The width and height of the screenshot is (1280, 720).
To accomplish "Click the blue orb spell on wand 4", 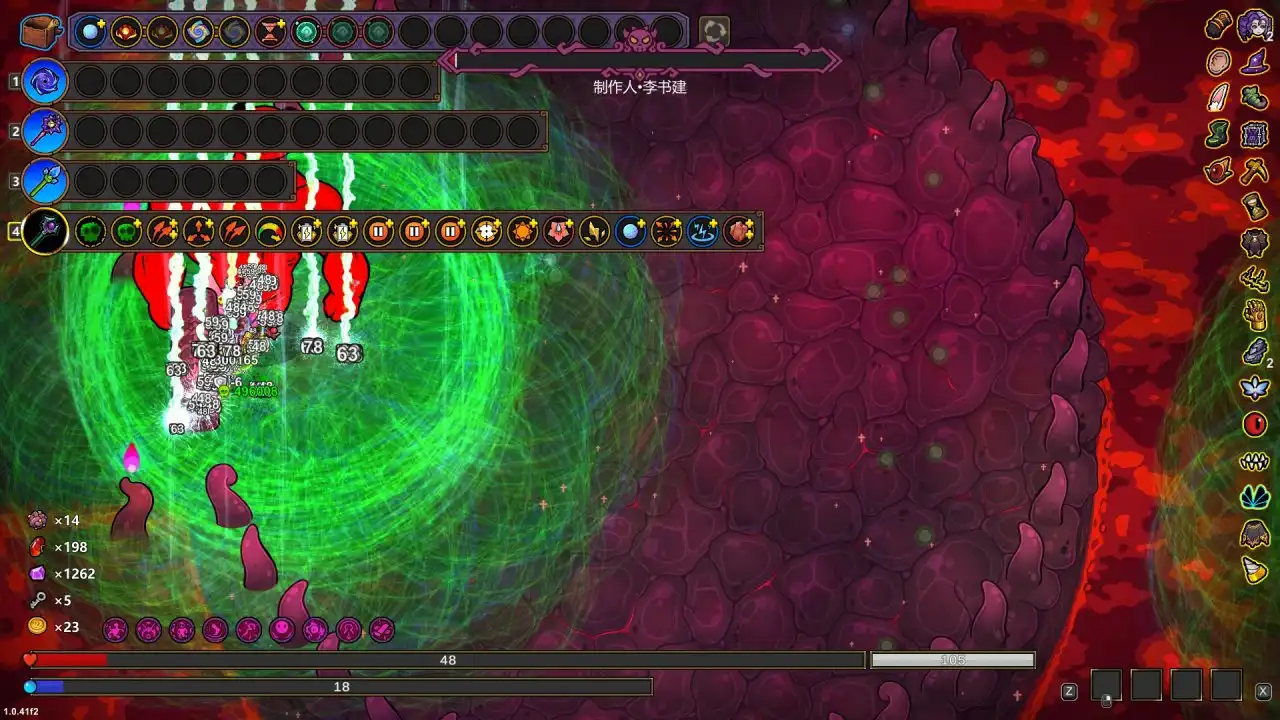I will (x=629, y=232).
